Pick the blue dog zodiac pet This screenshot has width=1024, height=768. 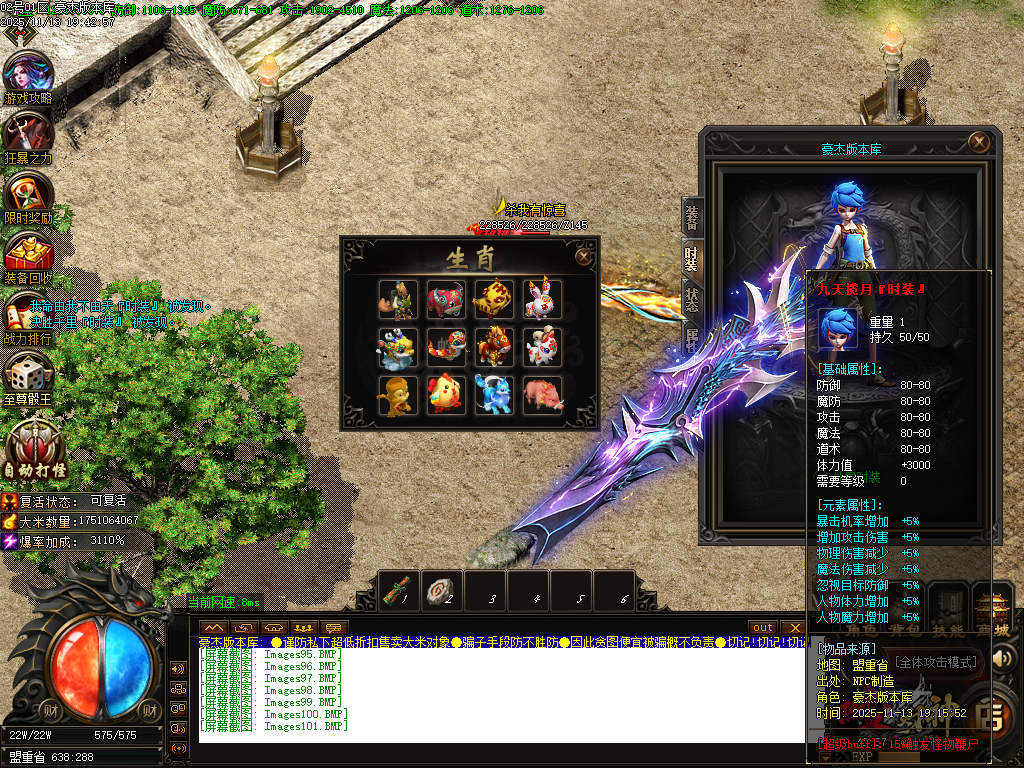(493, 395)
